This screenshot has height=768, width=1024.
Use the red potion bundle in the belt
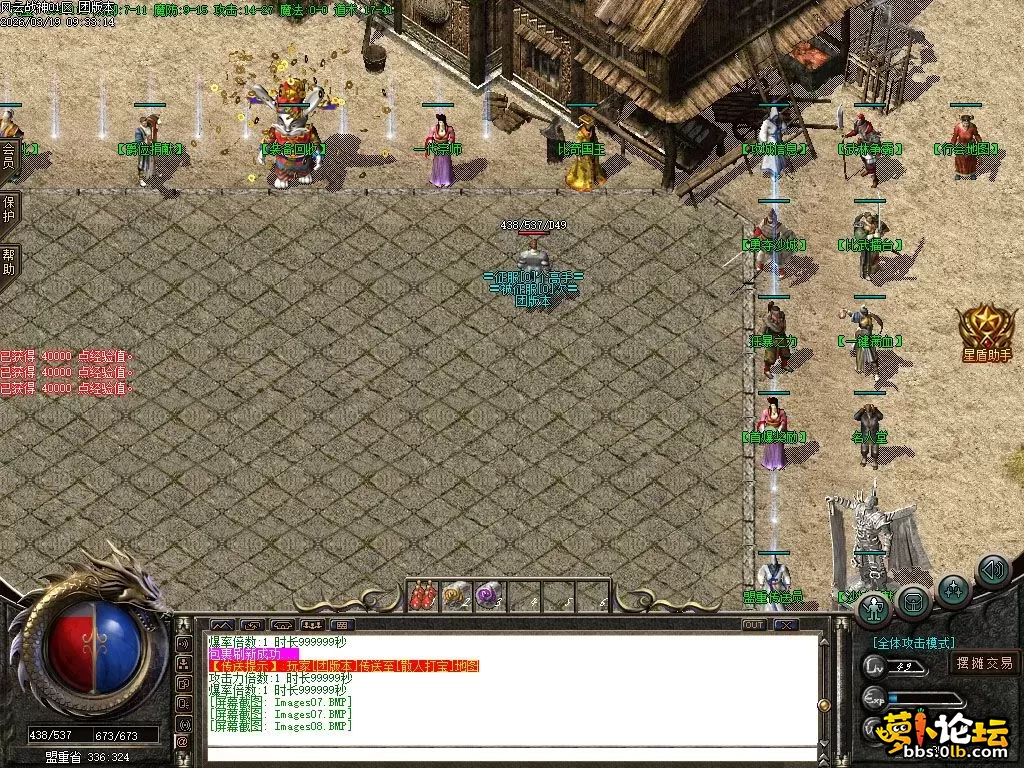coord(423,596)
